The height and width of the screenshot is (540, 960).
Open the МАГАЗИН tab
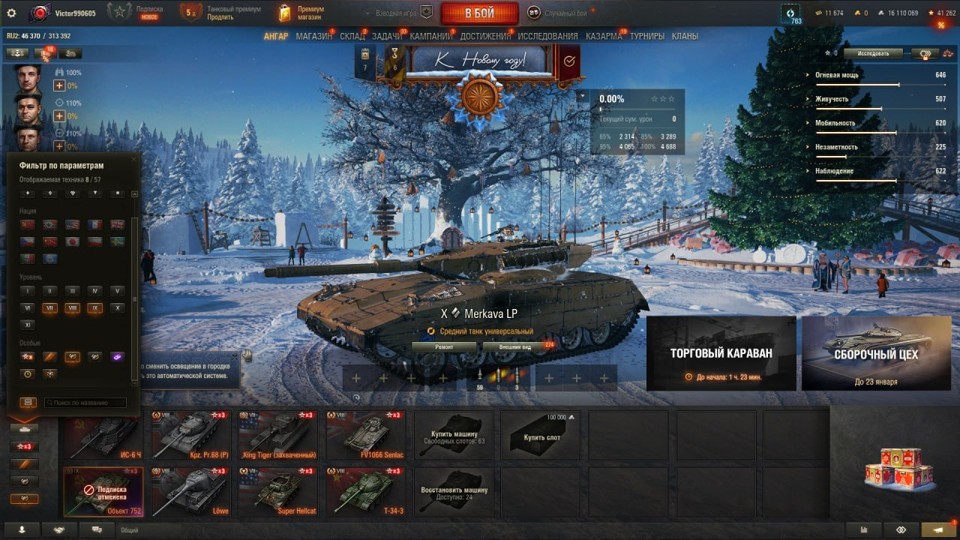[314, 36]
